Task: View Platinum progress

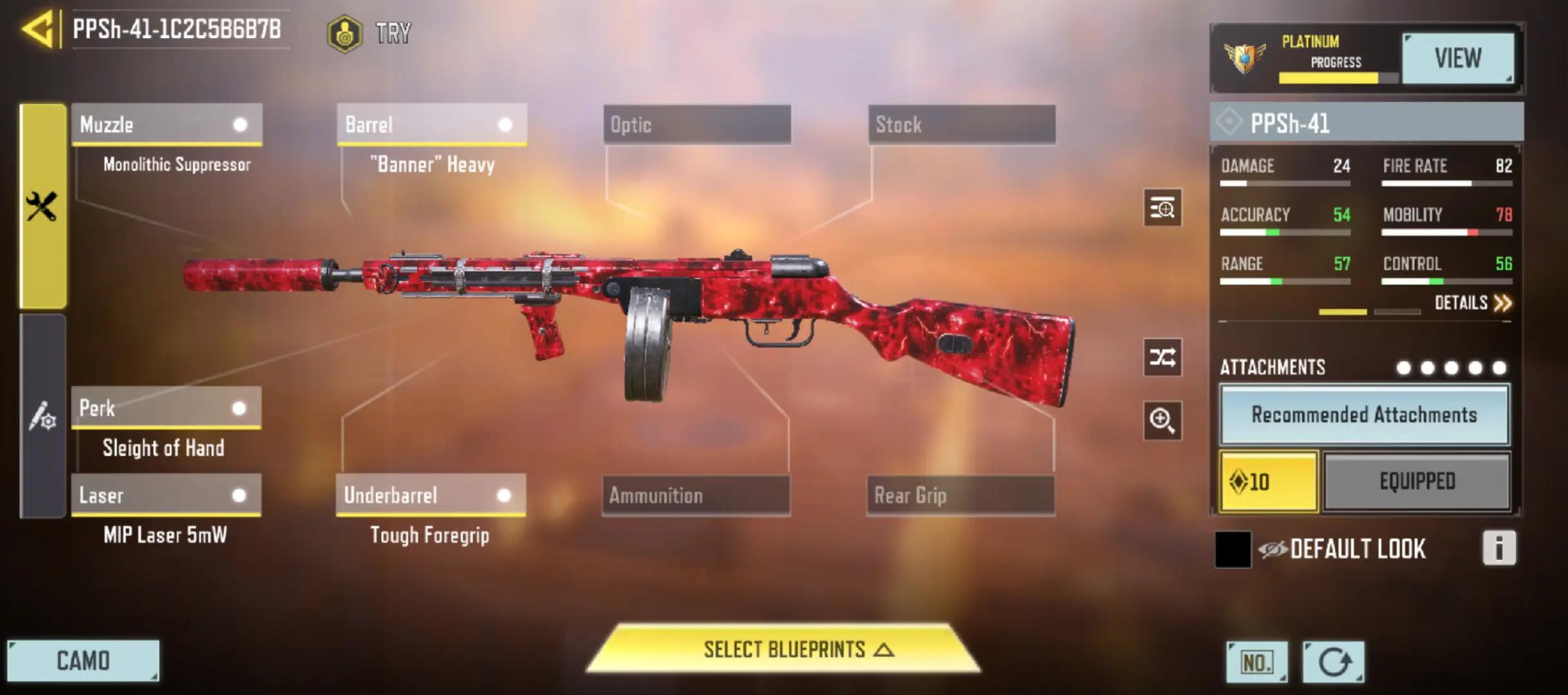Action: pos(1457,59)
